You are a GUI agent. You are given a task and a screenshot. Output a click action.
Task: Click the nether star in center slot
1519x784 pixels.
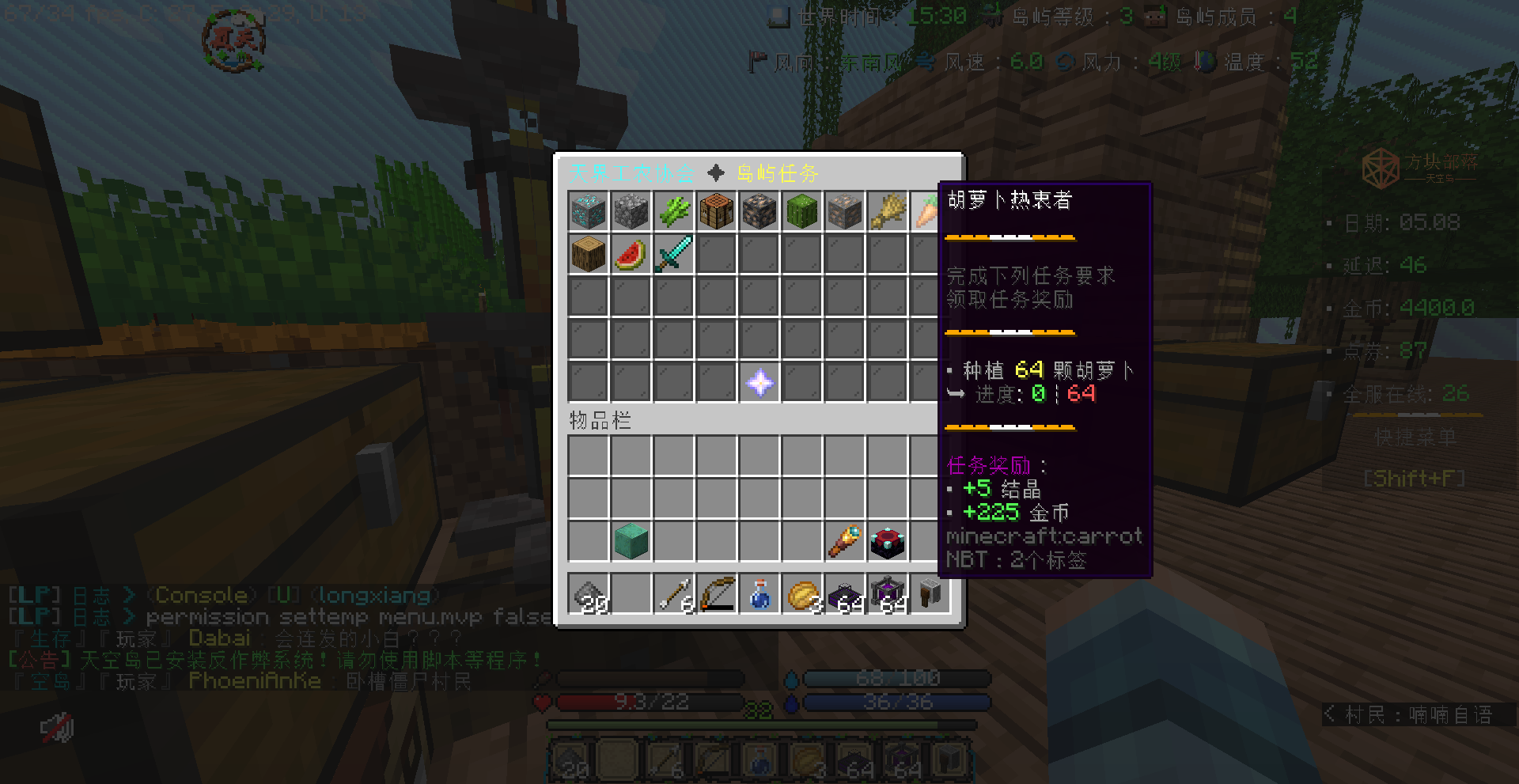coord(759,383)
